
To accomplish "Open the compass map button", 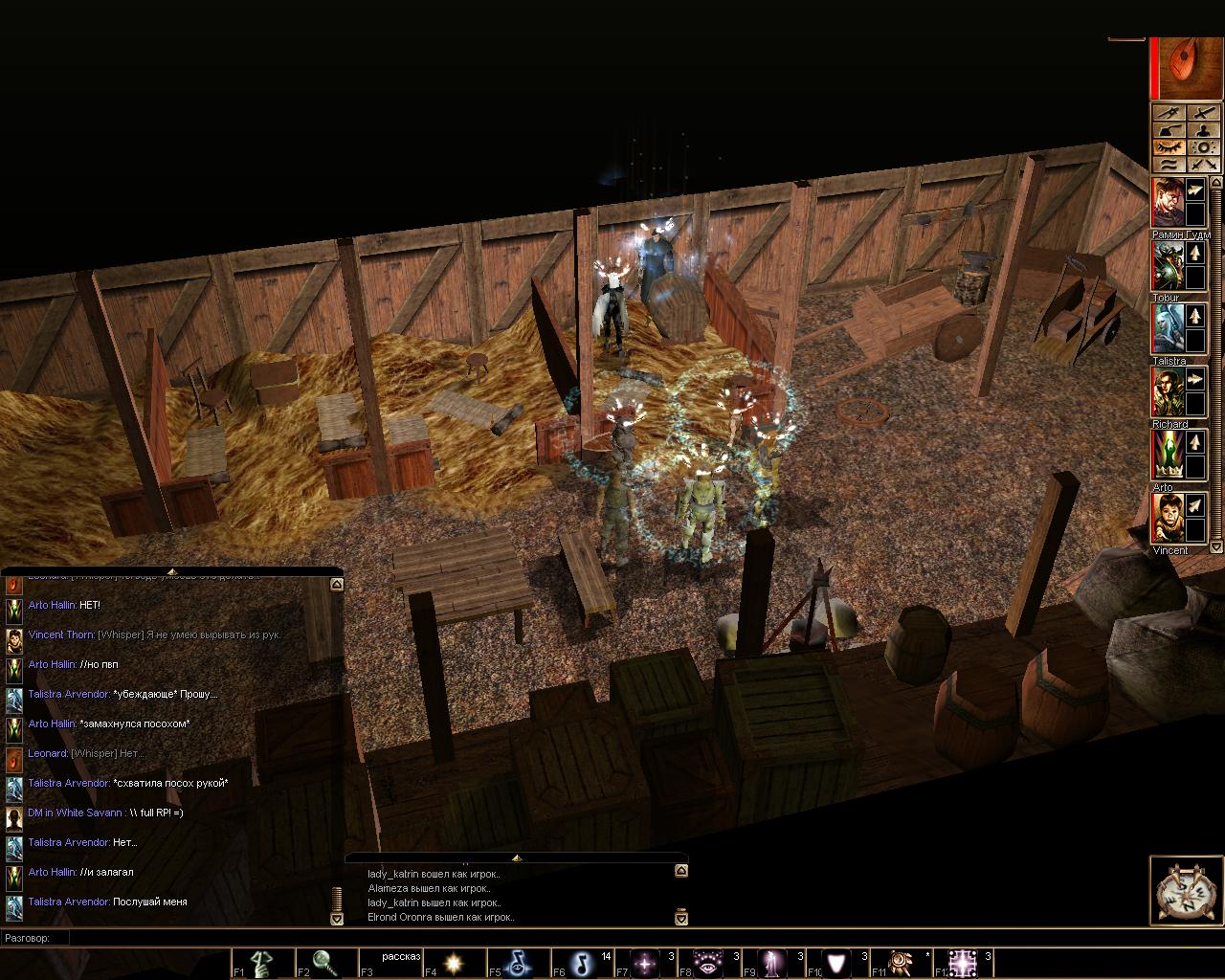I will pos(1187,892).
